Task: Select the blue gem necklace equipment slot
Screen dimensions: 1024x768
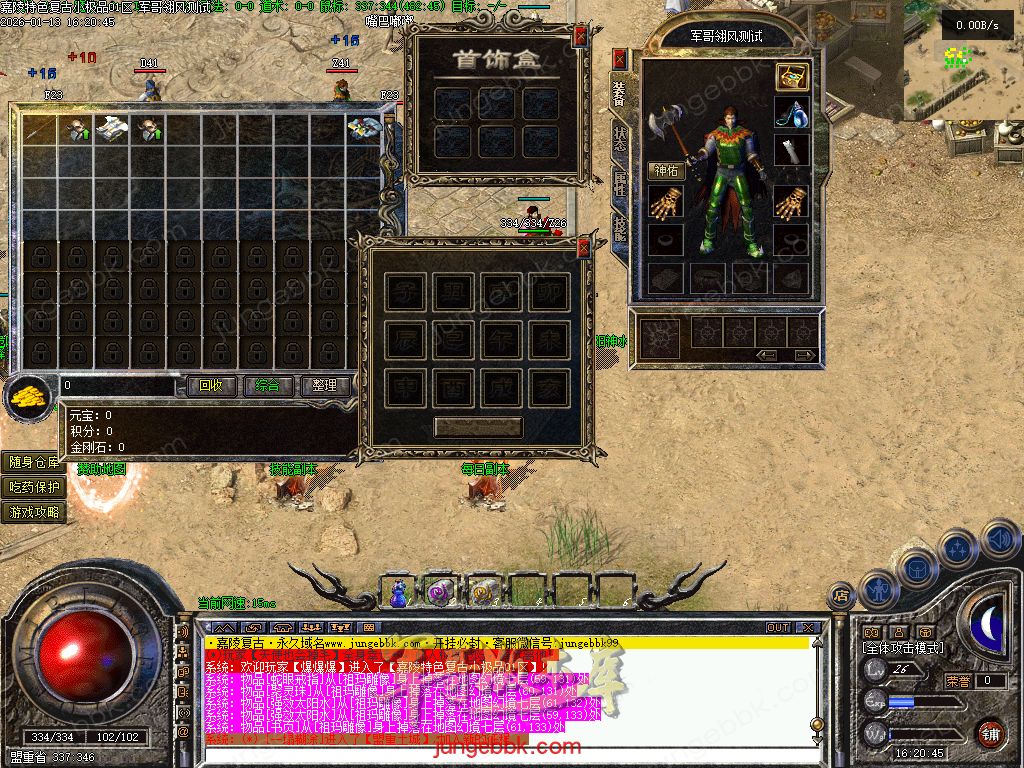Action: click(x=792, y=112)
